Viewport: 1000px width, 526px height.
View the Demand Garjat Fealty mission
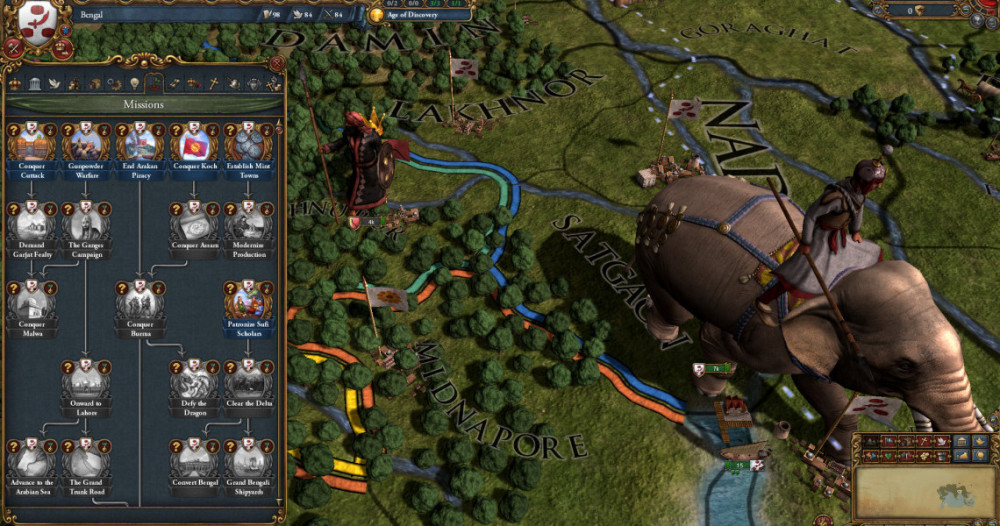click(31, 225)
